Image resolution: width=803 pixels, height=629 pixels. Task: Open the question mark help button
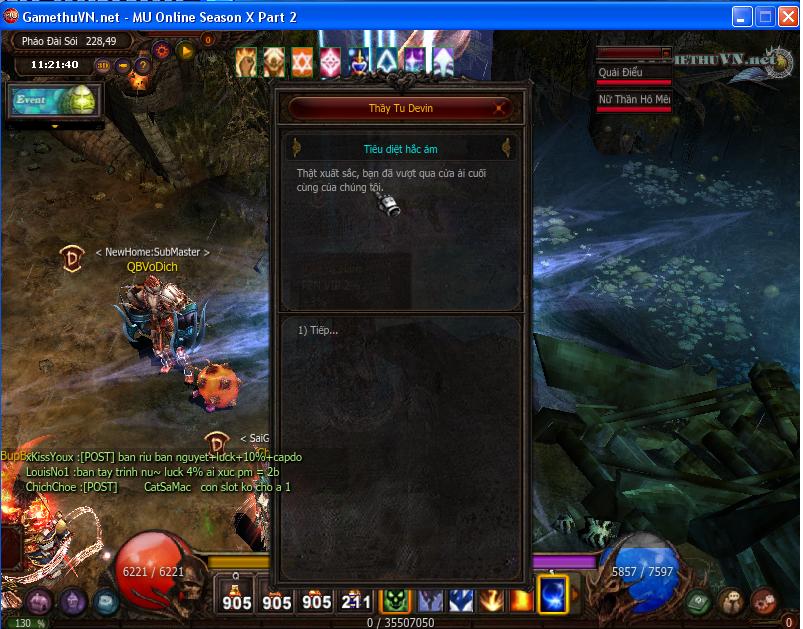142,66
